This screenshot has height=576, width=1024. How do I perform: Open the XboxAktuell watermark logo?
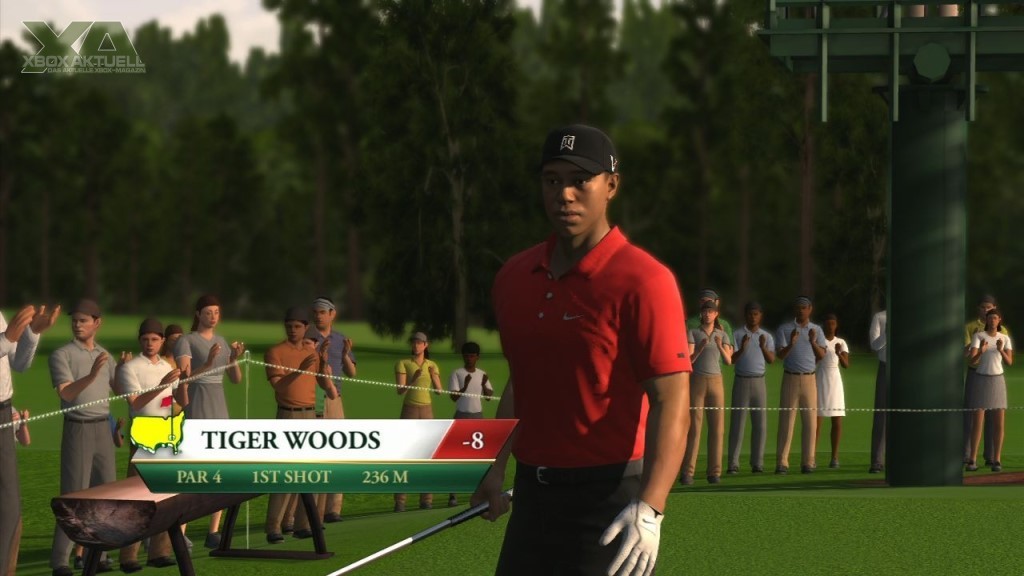(83, 47)
